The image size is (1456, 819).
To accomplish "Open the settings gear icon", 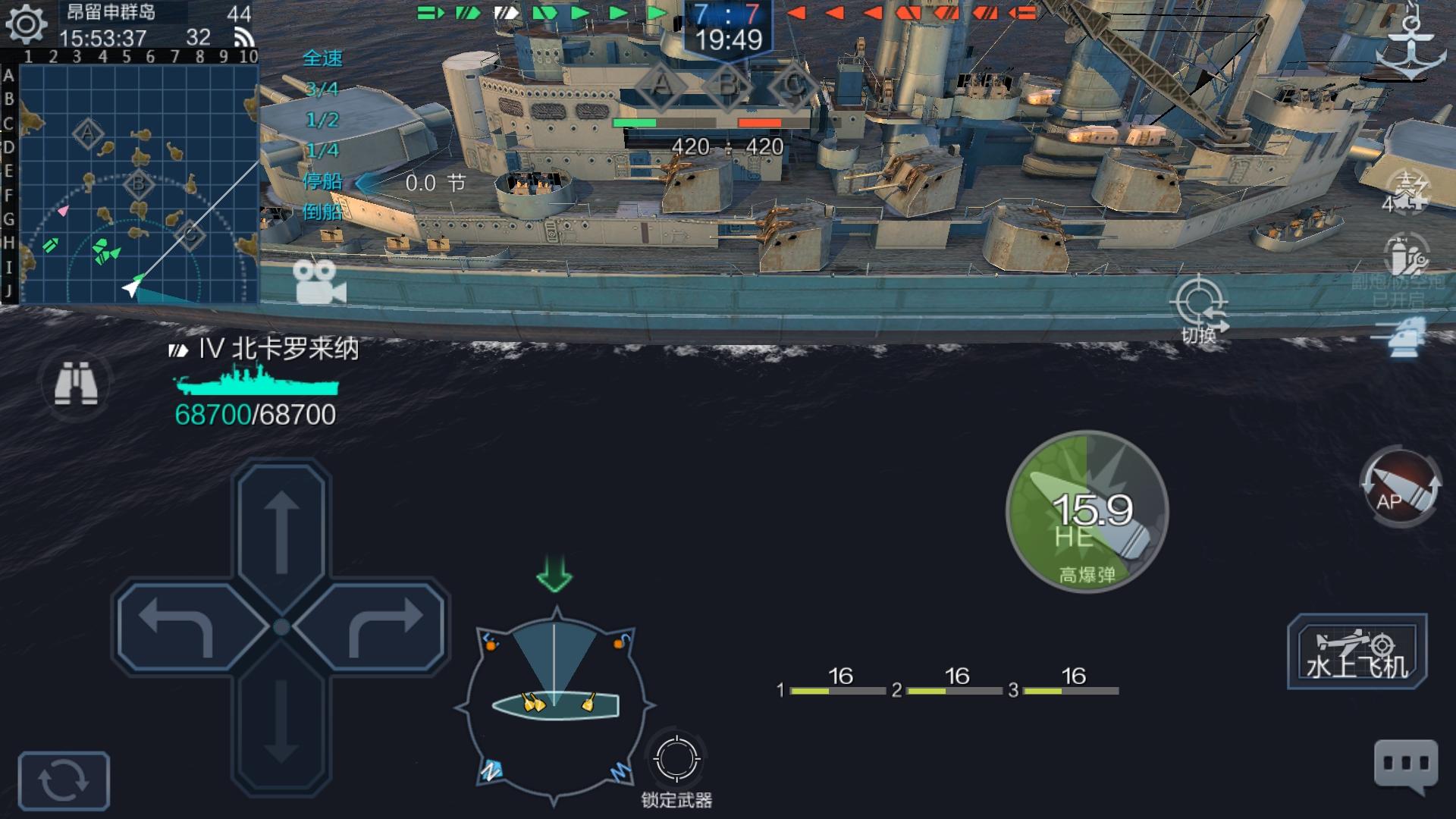I will tap(25, 25).
